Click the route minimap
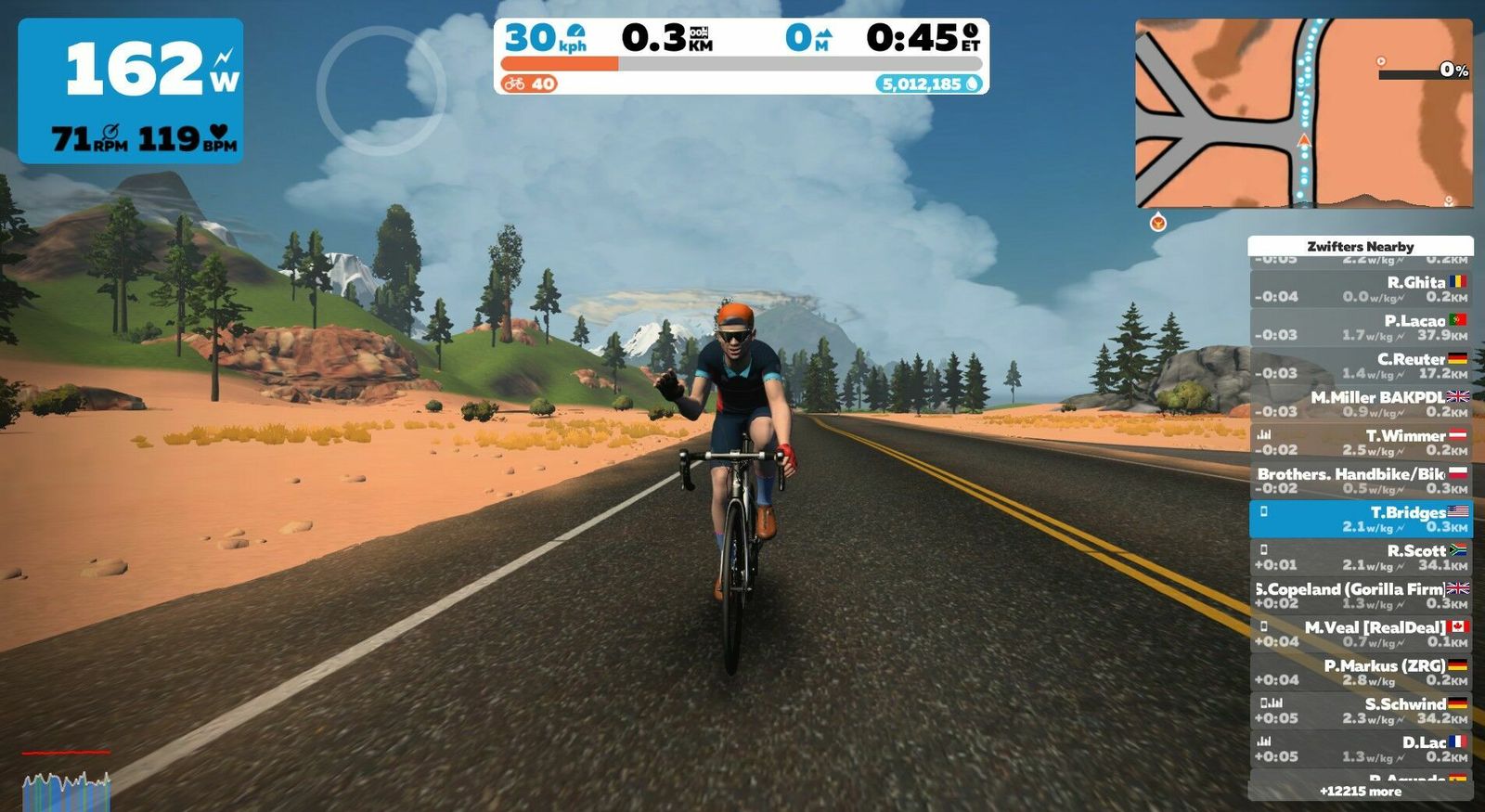The image size is (1485, 812). (x=1303, y=113)
